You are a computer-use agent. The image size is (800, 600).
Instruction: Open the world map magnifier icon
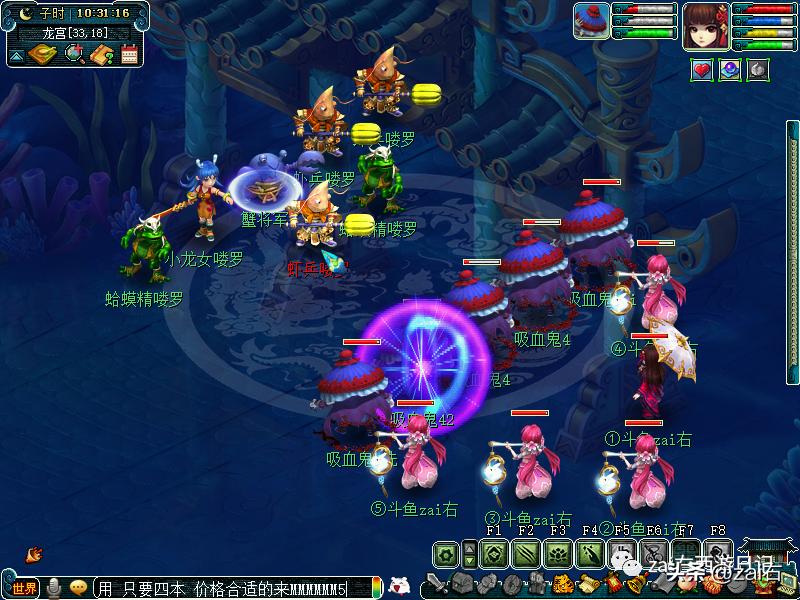point(74,54)
